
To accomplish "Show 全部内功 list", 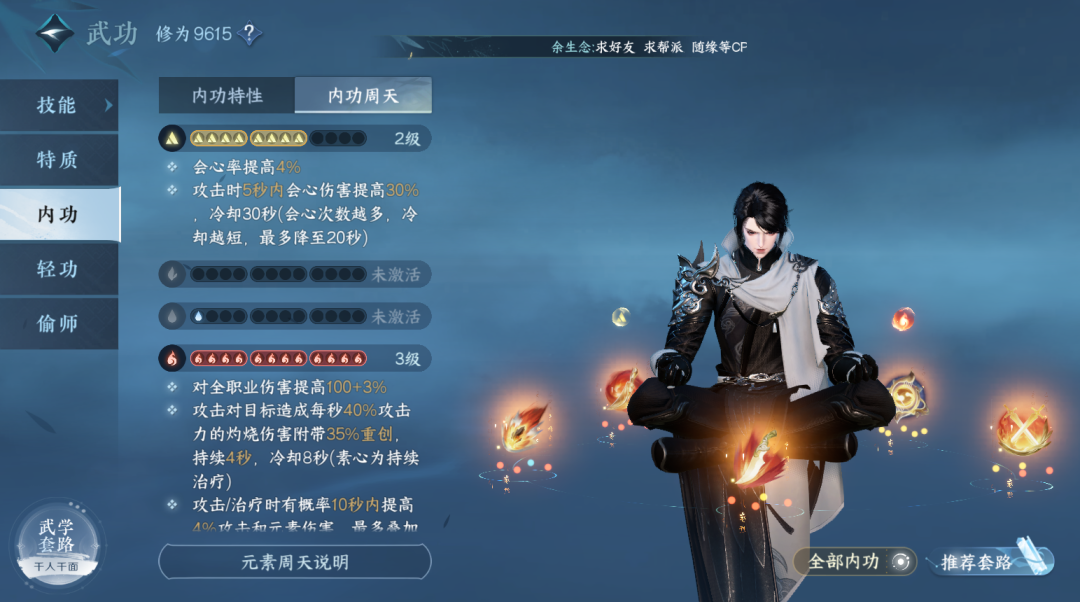I will [855, 562].
